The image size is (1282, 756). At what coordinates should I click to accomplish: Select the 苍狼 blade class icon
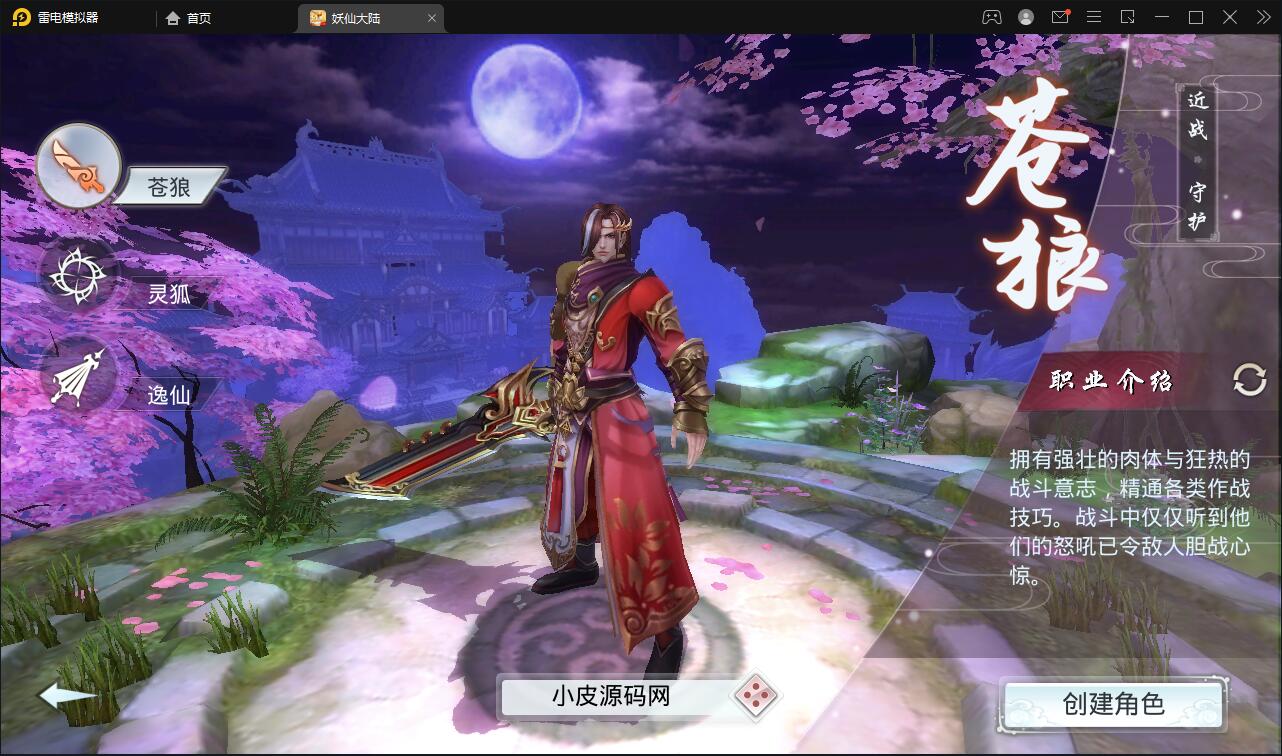[78, 166]
